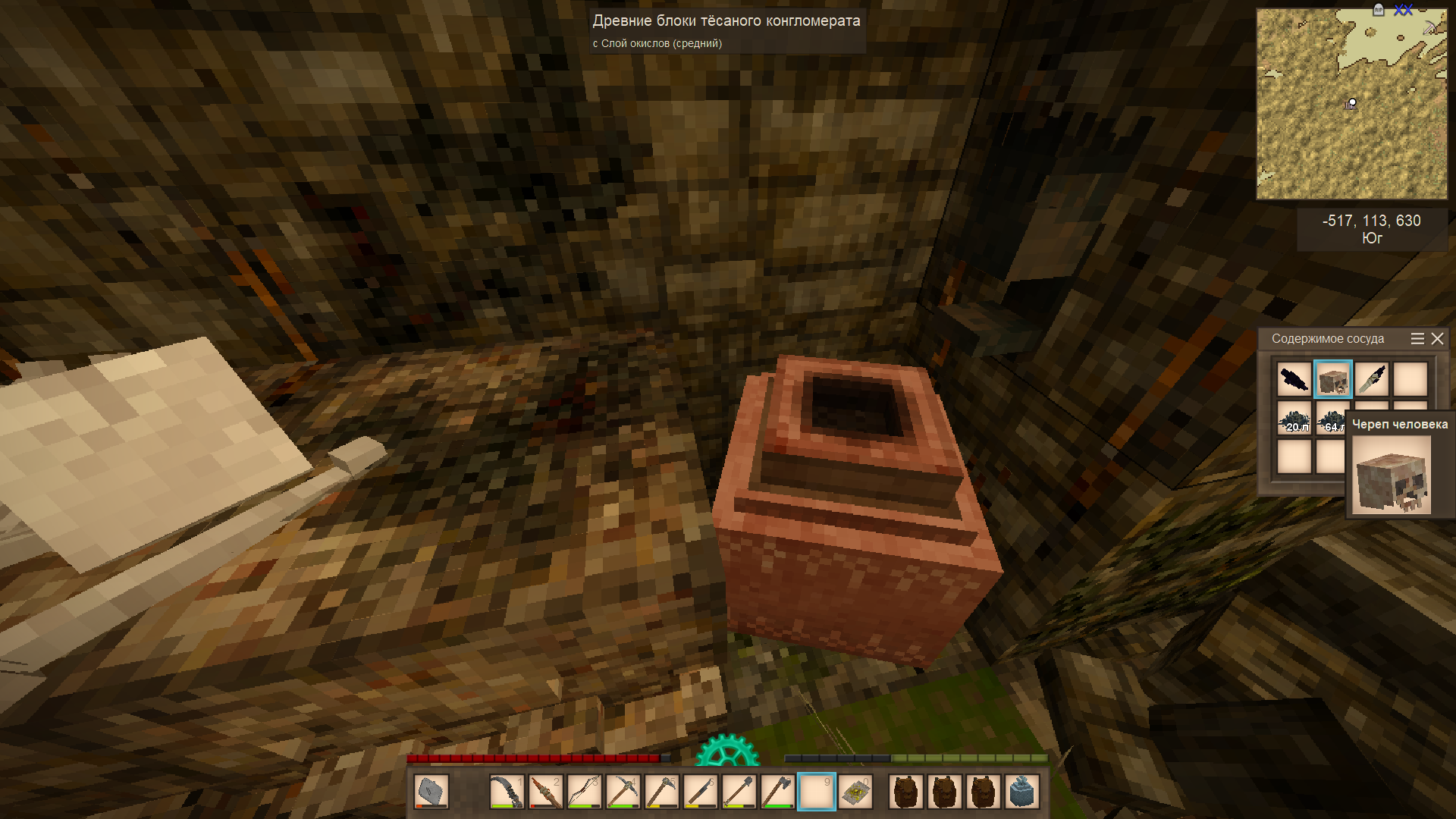Switch to the pickaxe in slot 4

click(x=623, y=792)
